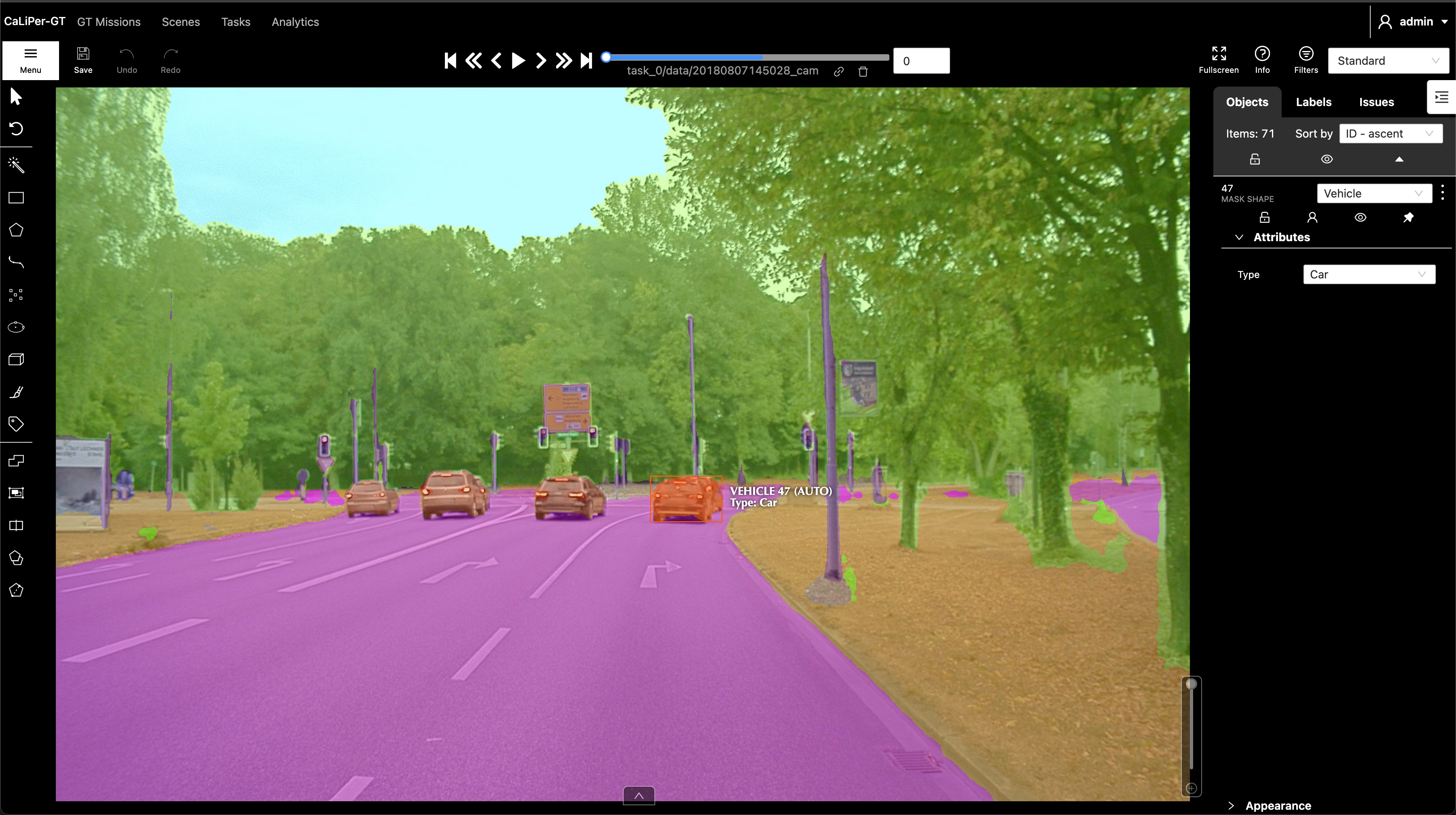Viewport: 1456px width, 815px height.
Task: Open the Sort by ID dropdown
Action: tap(1391, 134)
